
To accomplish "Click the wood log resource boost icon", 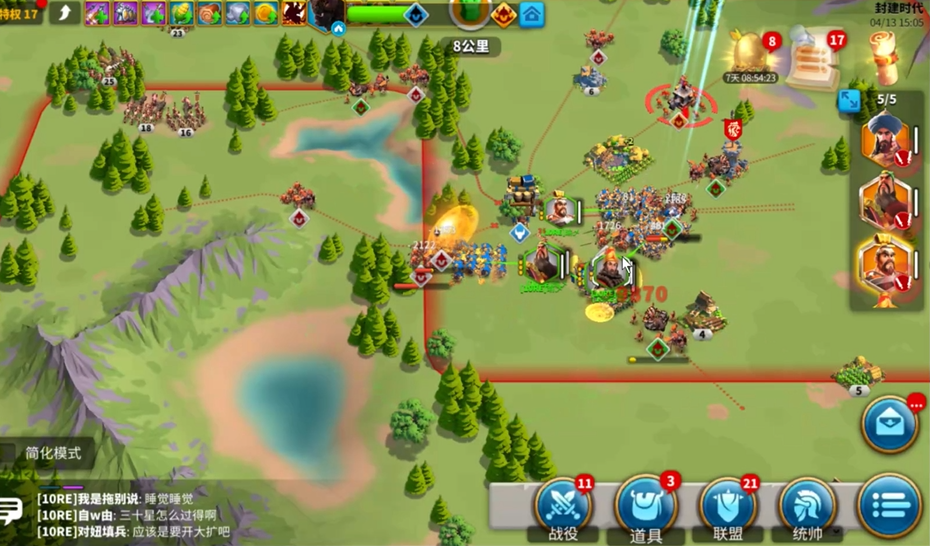I will tap(210, 13).
